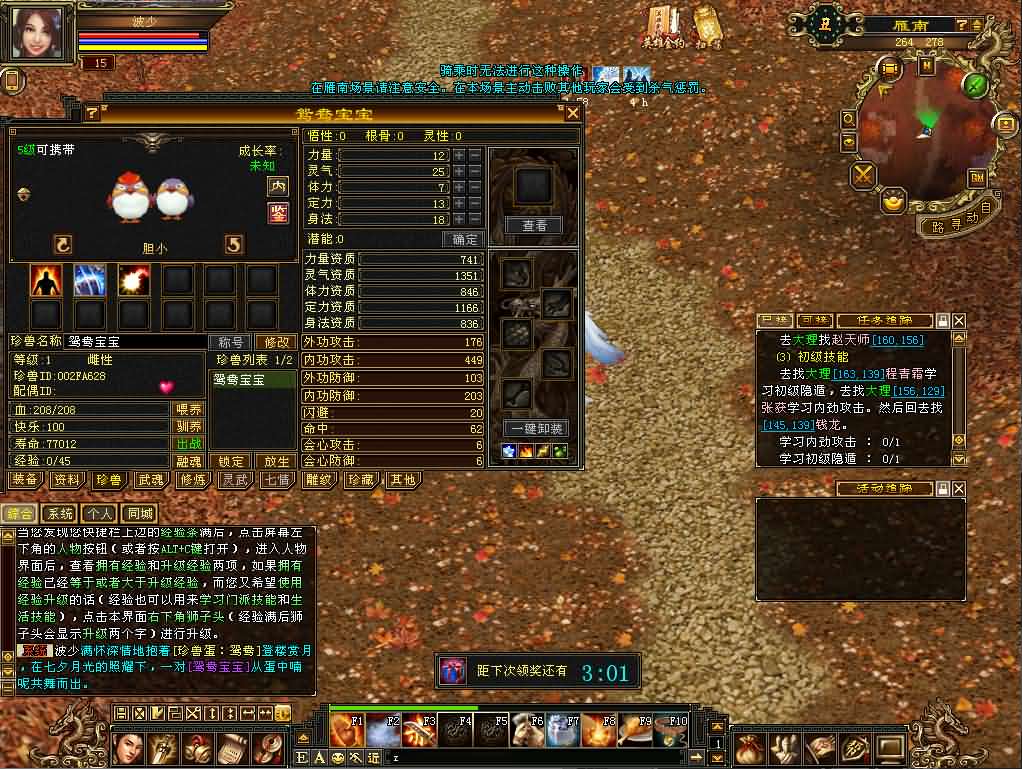This screenshot has width=1022, height=769.
Task: Activate the F1 hotbar skill
Action: point(348,731)
